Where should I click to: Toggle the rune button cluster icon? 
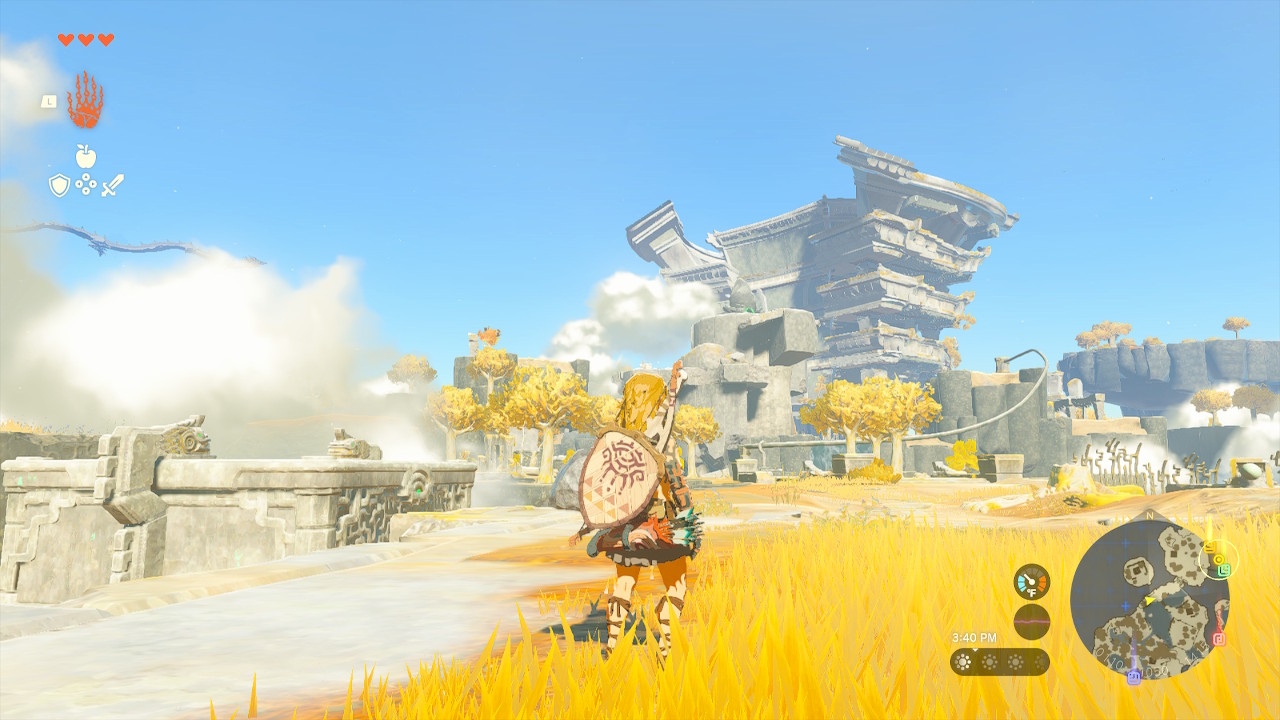84,186
